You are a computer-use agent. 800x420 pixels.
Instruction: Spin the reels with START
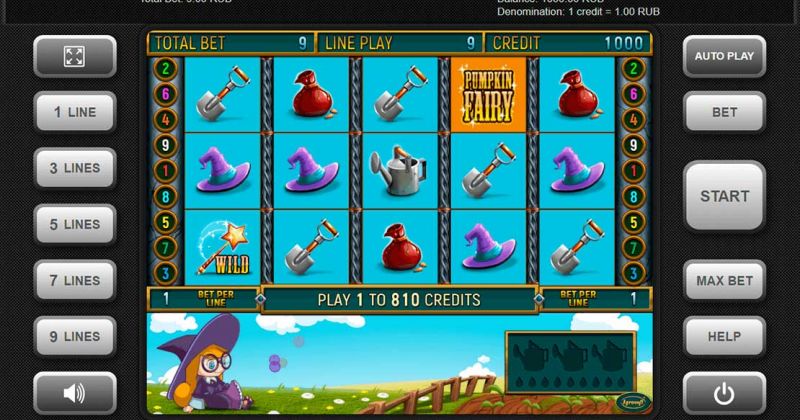[724, 196]
